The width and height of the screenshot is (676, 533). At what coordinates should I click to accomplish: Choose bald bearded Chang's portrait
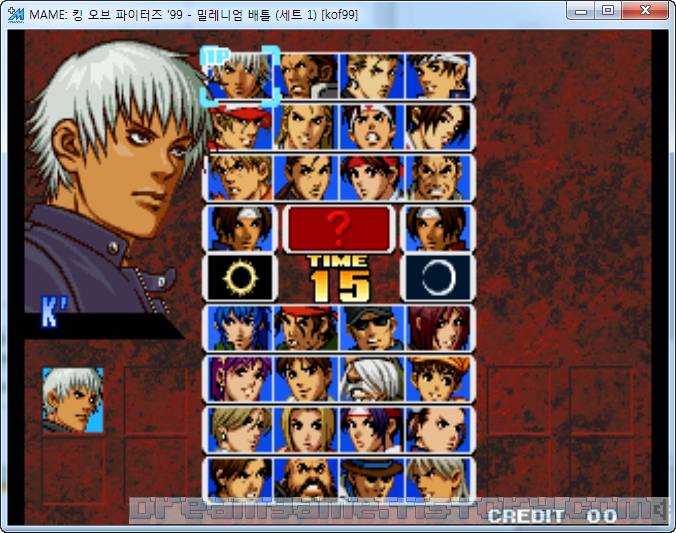(307, 481)
